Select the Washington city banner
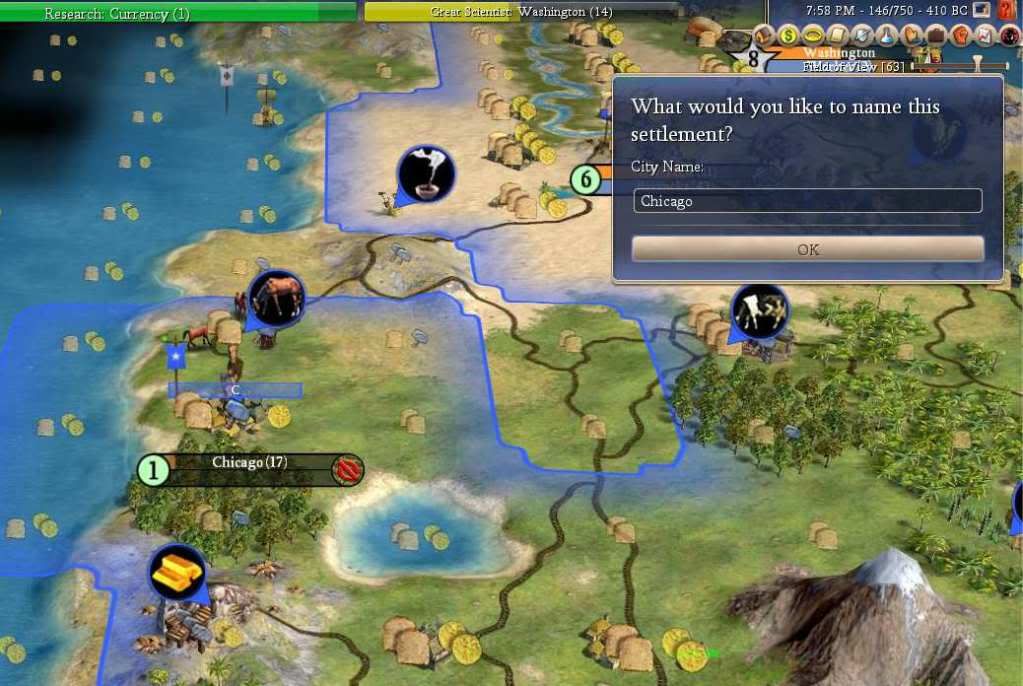 click(x=838, y=53)
